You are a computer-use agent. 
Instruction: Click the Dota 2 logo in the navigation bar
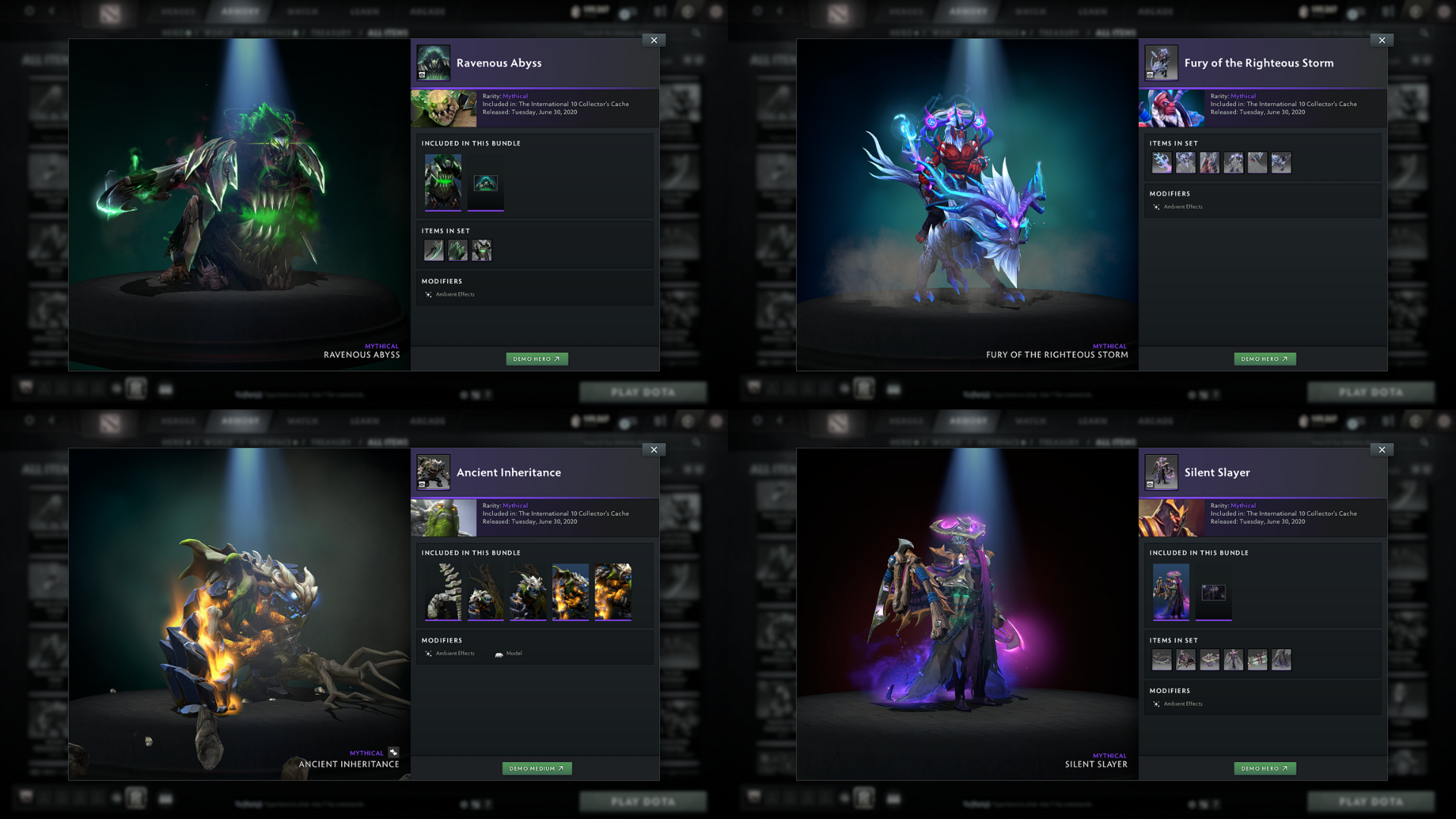111,11
